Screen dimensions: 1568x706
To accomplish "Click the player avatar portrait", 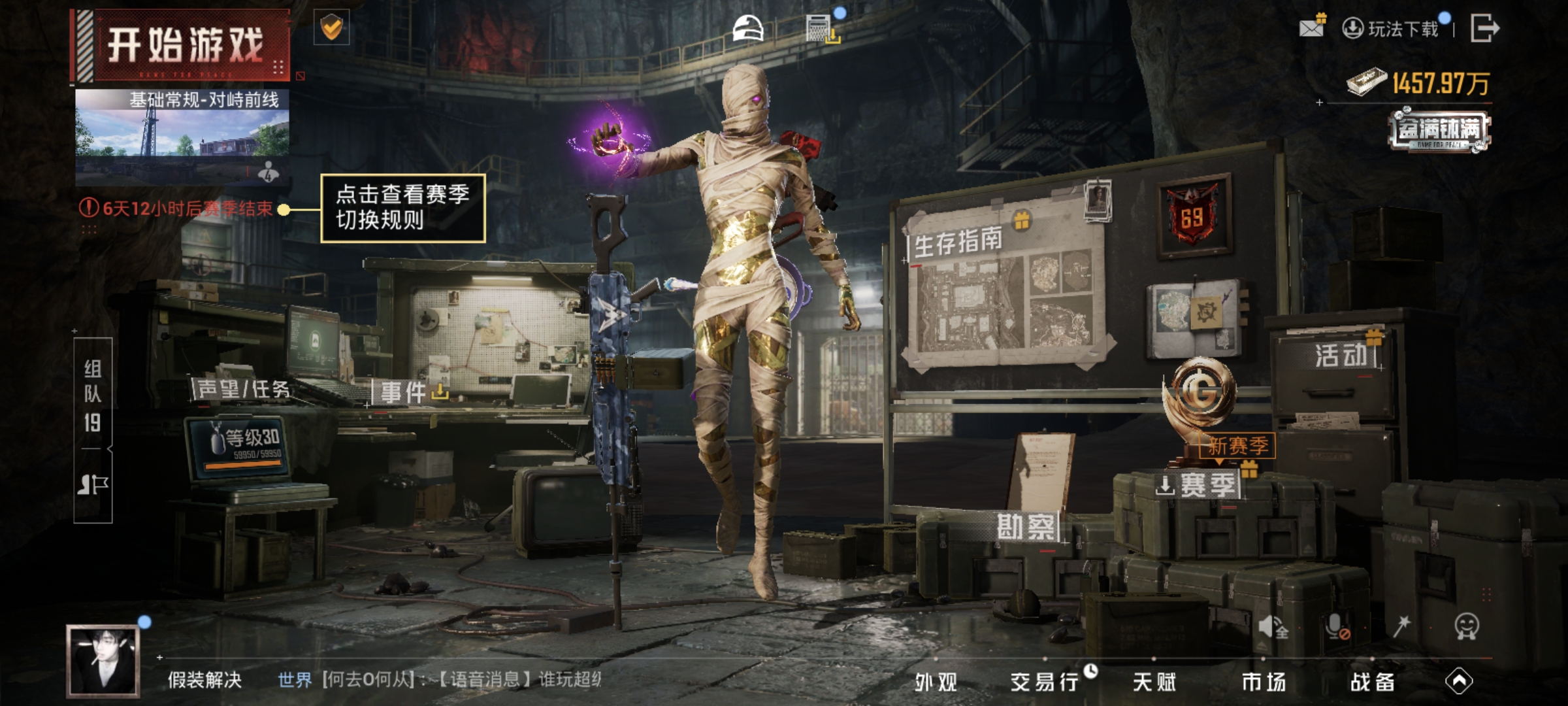I will (x=103, y=660).
